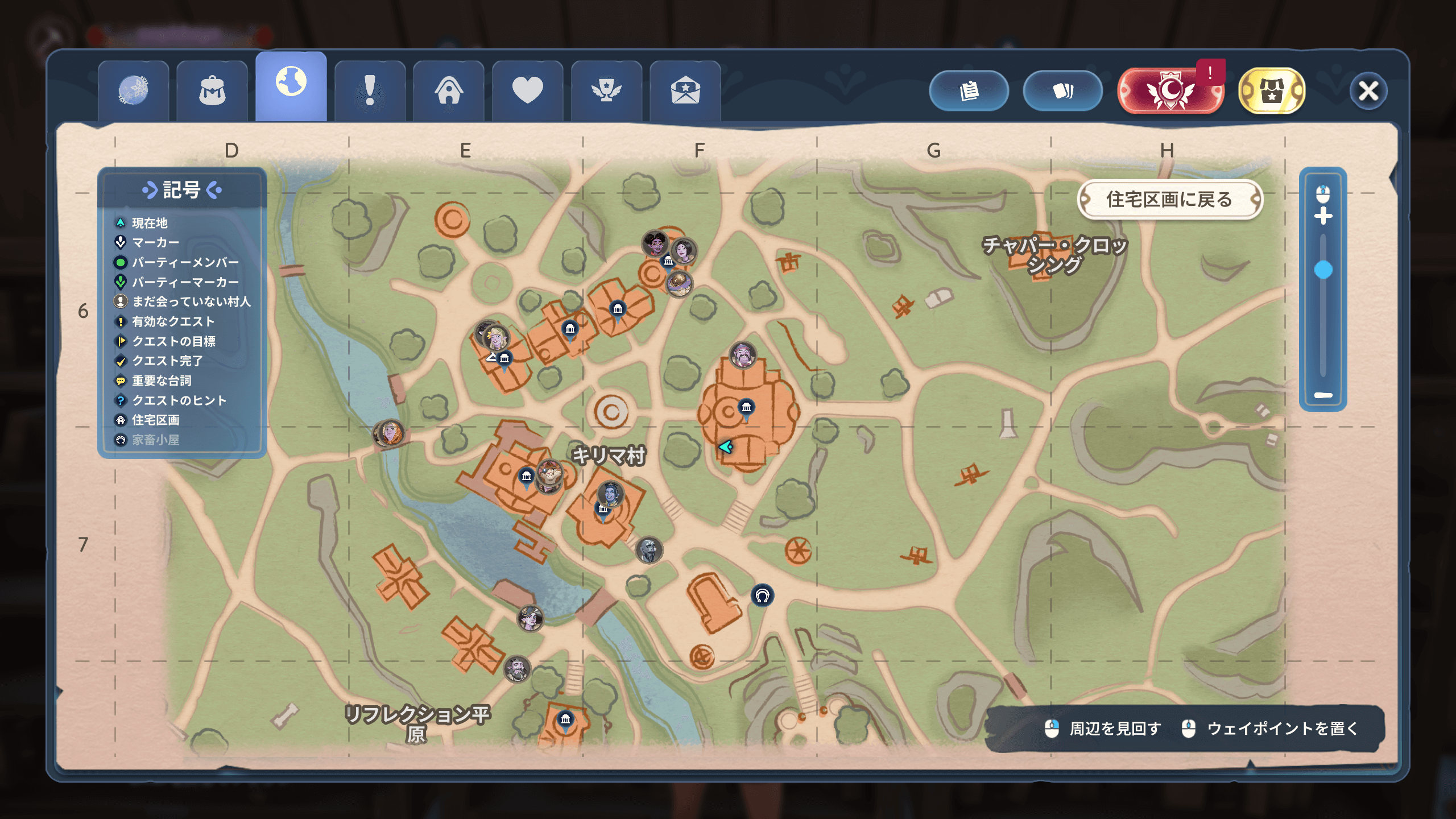The image size is (1456, 819).
Task: Zoom in the map with the plus button
Action: coord(1323,216)
